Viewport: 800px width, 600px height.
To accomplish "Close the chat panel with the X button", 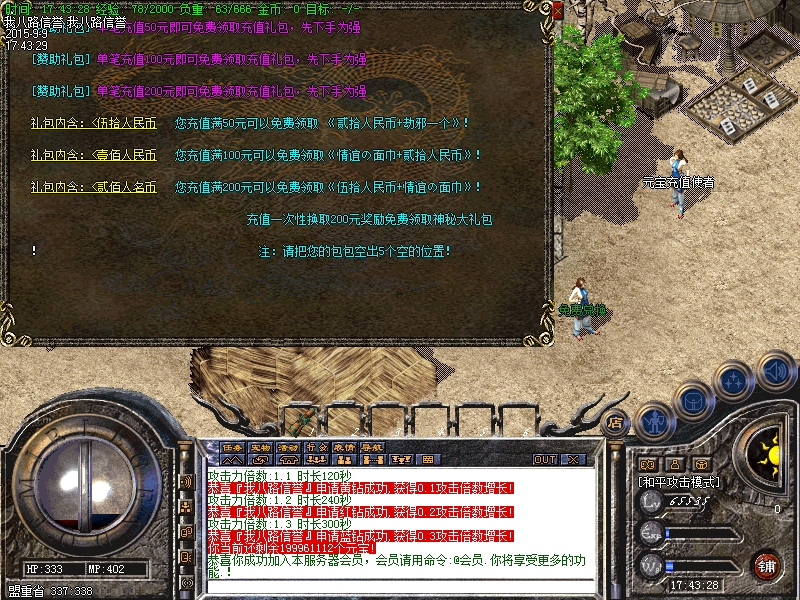I will click(573, 459).
